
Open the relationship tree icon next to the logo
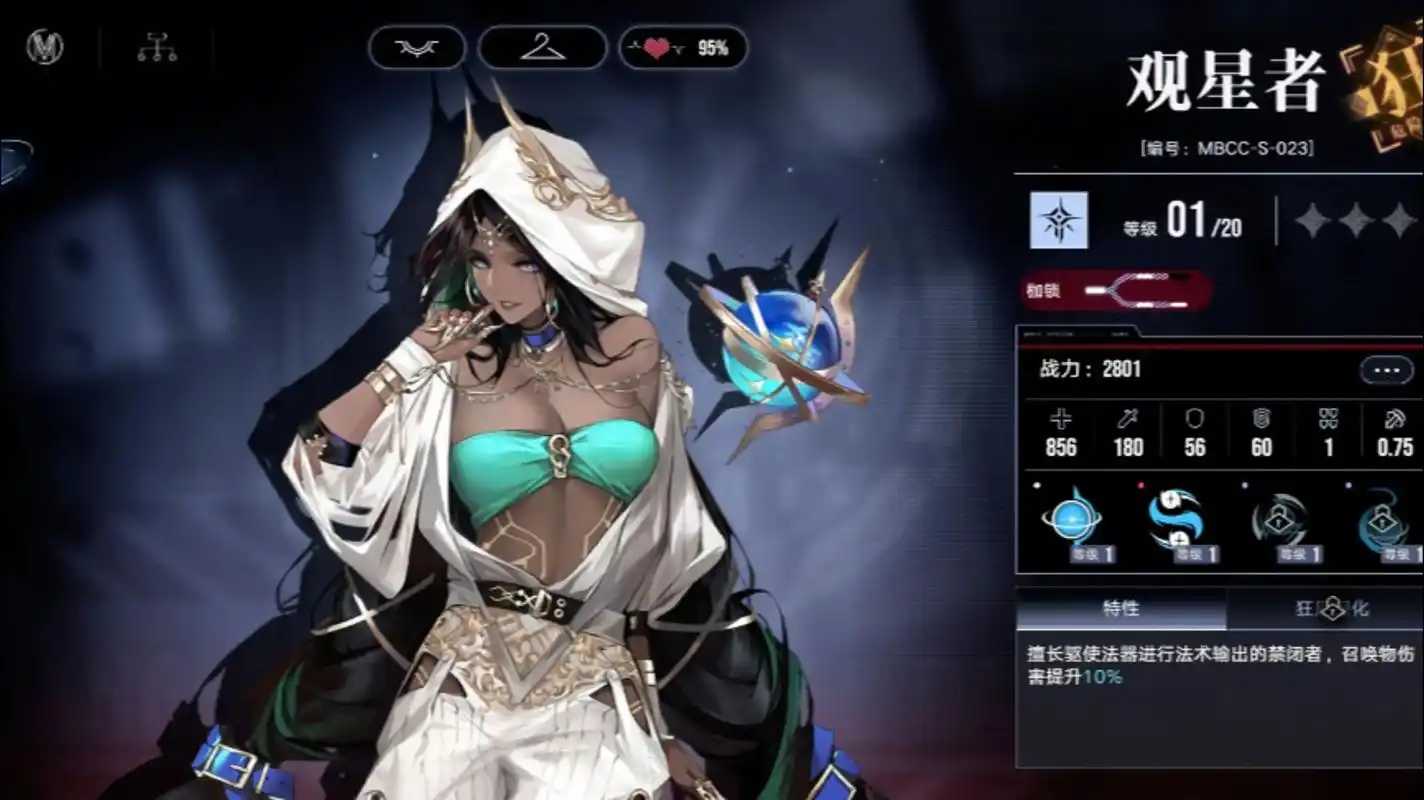pos(158,47)
